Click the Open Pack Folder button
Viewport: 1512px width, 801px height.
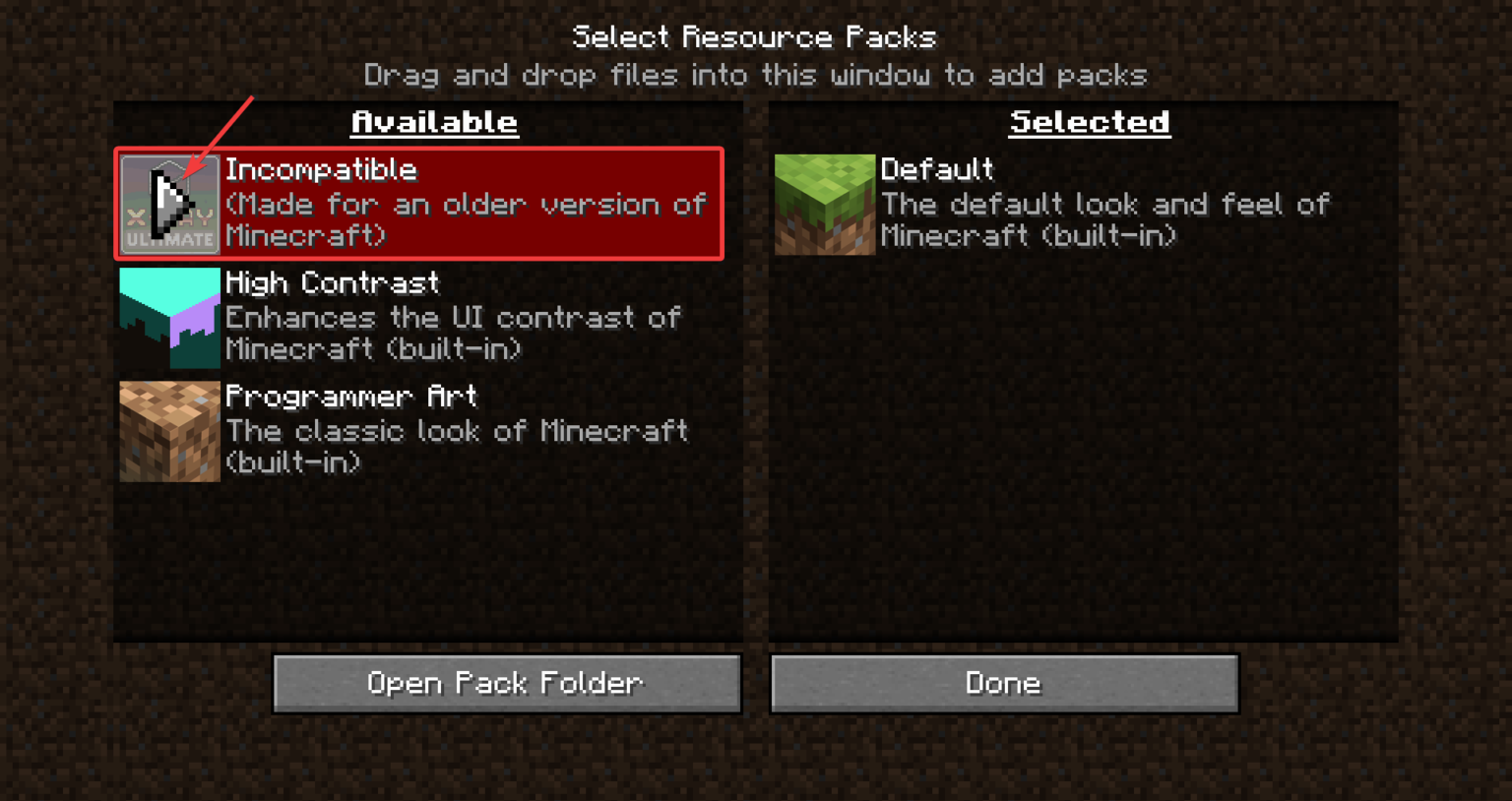pos(506,683)
